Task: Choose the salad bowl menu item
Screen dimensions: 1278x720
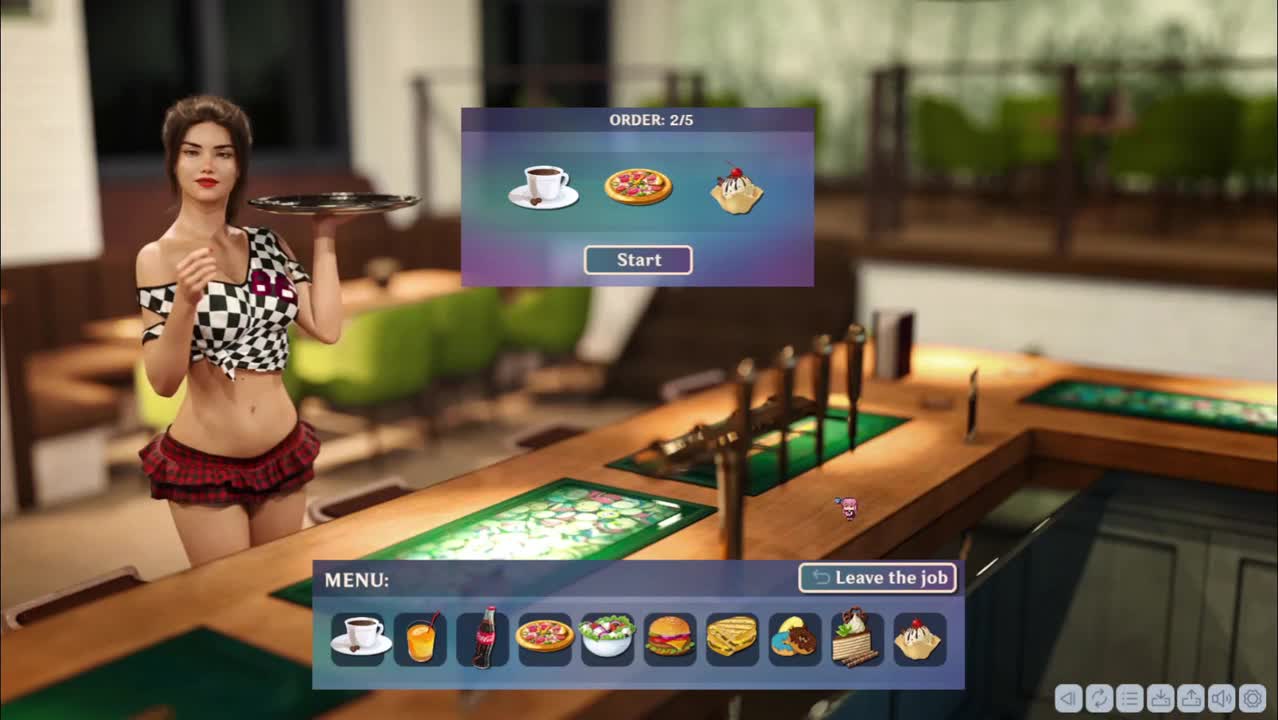Action: point(607,637)
